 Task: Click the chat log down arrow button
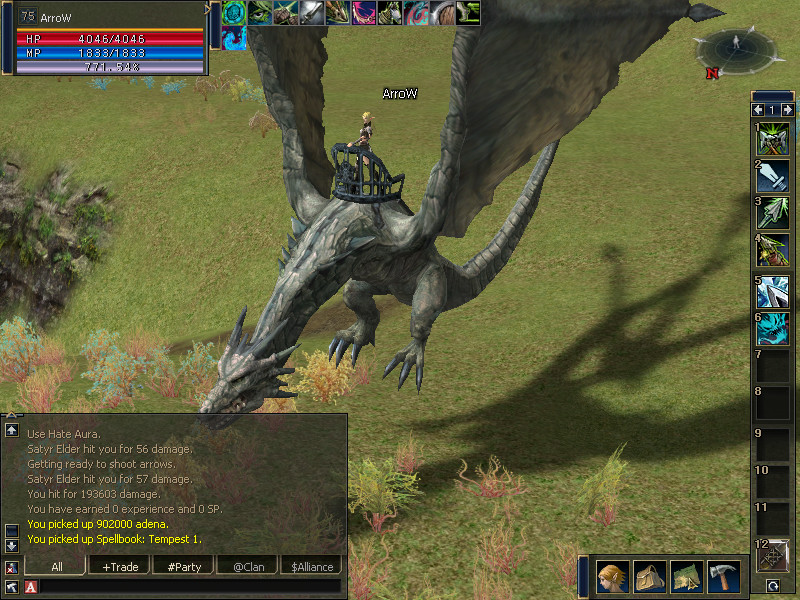(12, 545)
